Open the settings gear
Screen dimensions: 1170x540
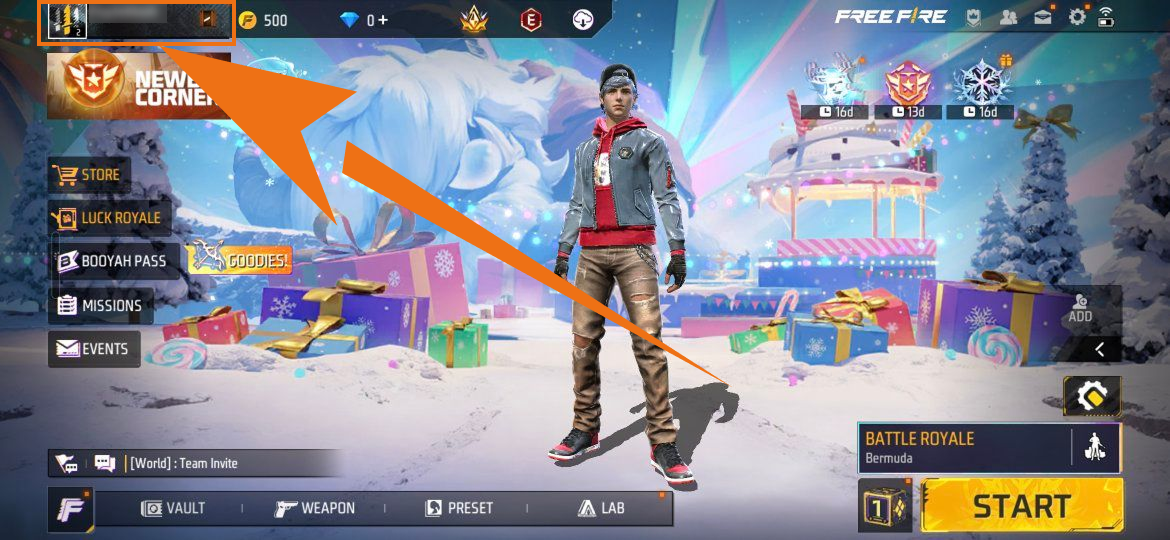[x=1077, y=17]
